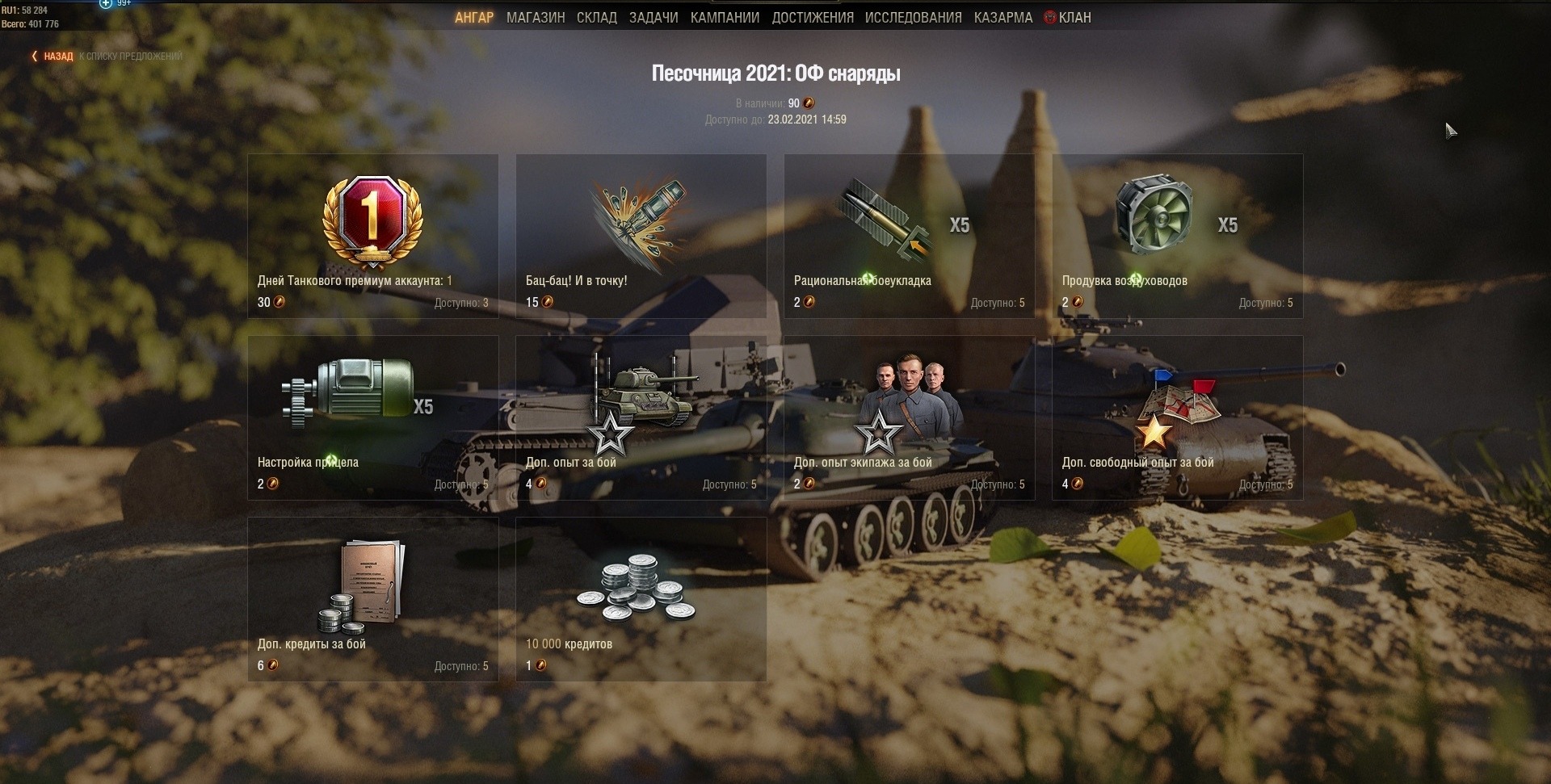Screen dimensions: 1551x784
Task: Choose the Настройка прицела x5 offer
Action: (372, 417)
